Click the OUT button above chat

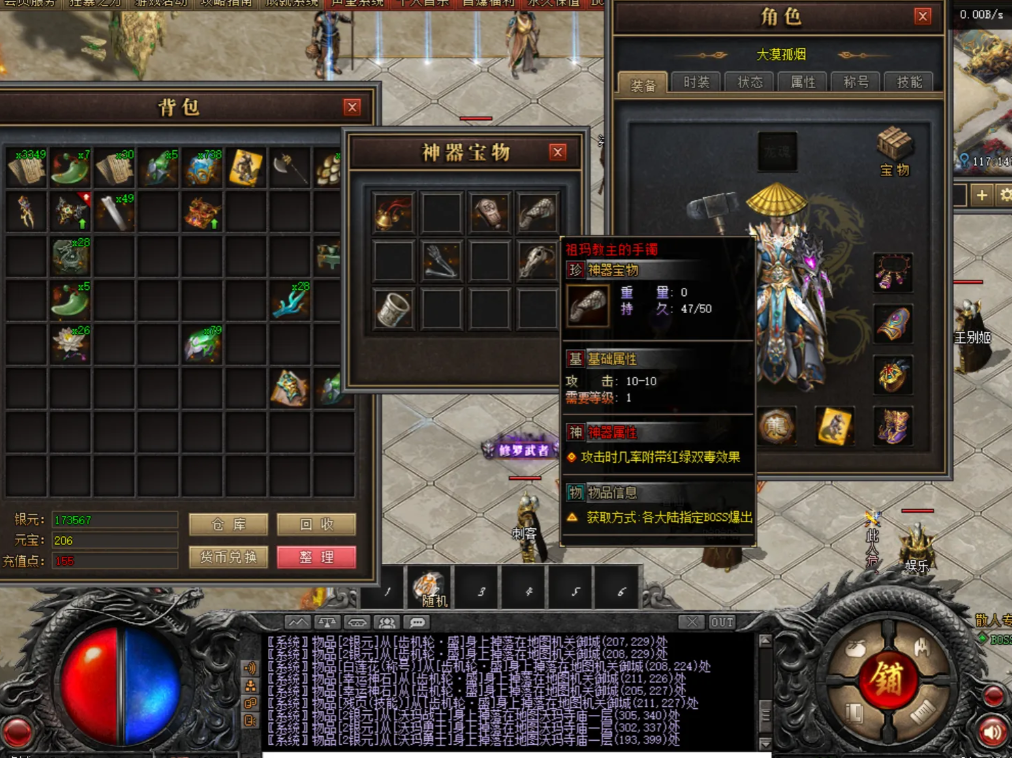point(722,622)
